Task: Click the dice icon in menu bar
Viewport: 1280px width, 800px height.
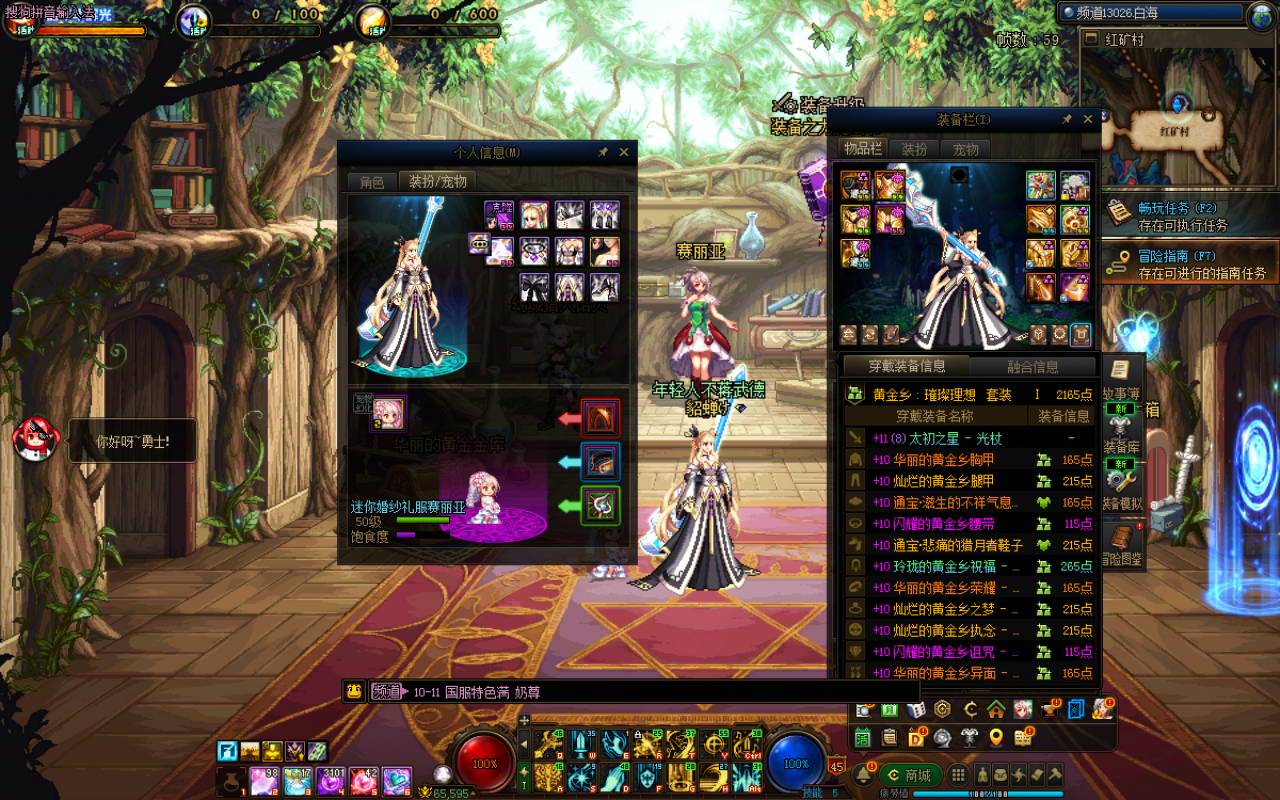Action: [x=915, y=710]
